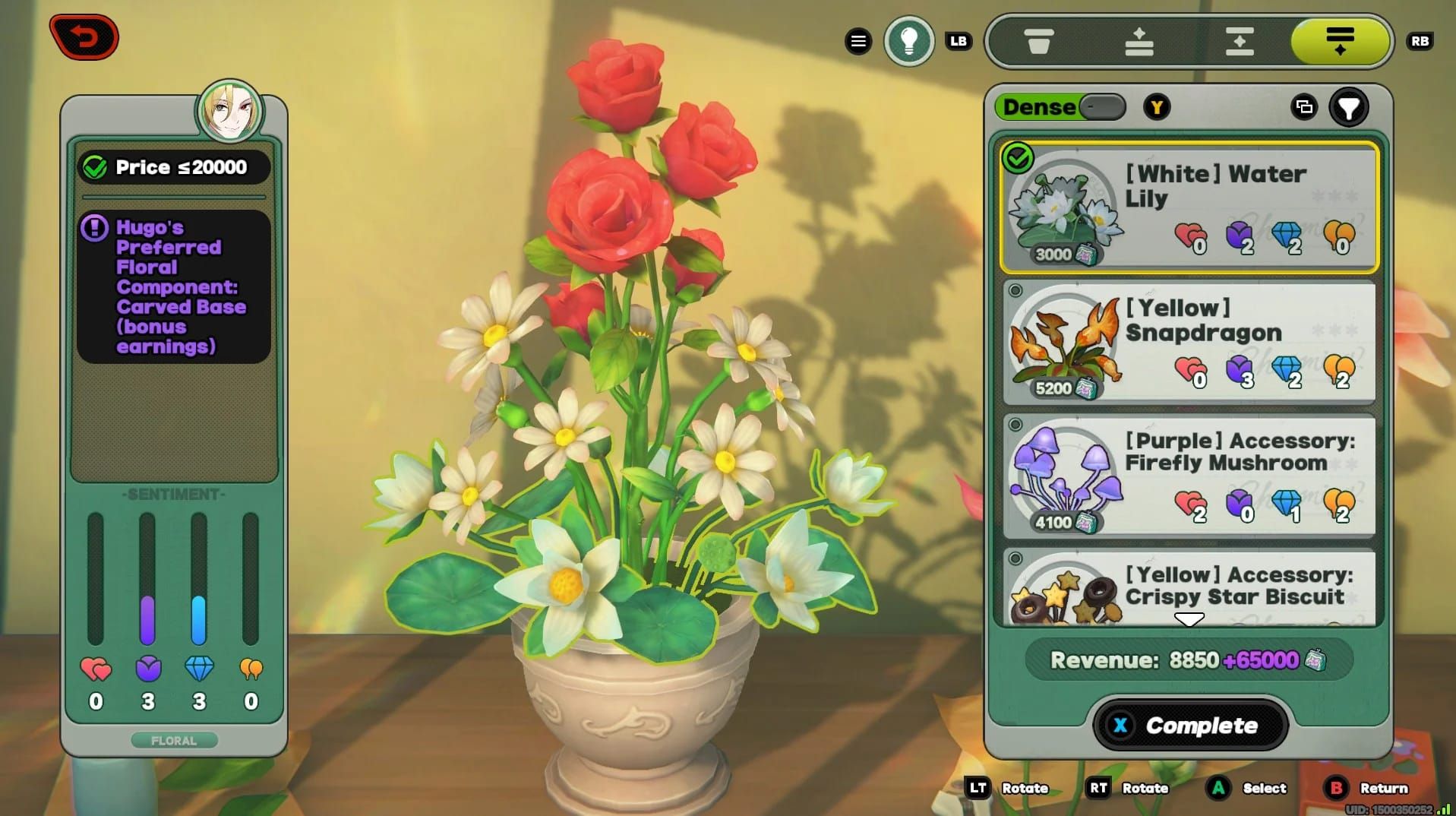Open the second arrangement layer tab
Image resolution: width=1456 pixels, height=816 pixels.
[1139, 41]
